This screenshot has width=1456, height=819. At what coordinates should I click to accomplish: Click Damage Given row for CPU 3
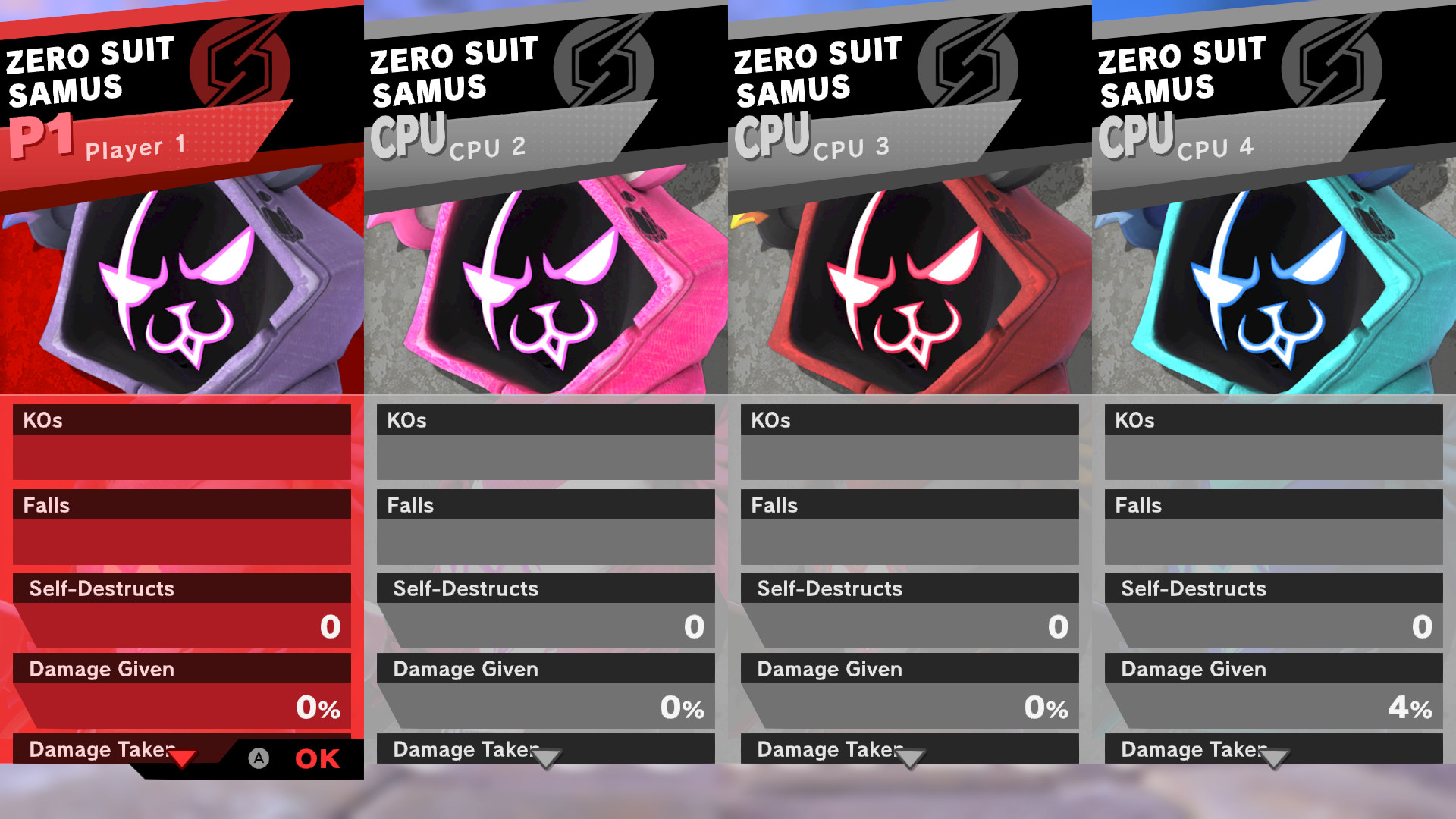click(829, 670)
